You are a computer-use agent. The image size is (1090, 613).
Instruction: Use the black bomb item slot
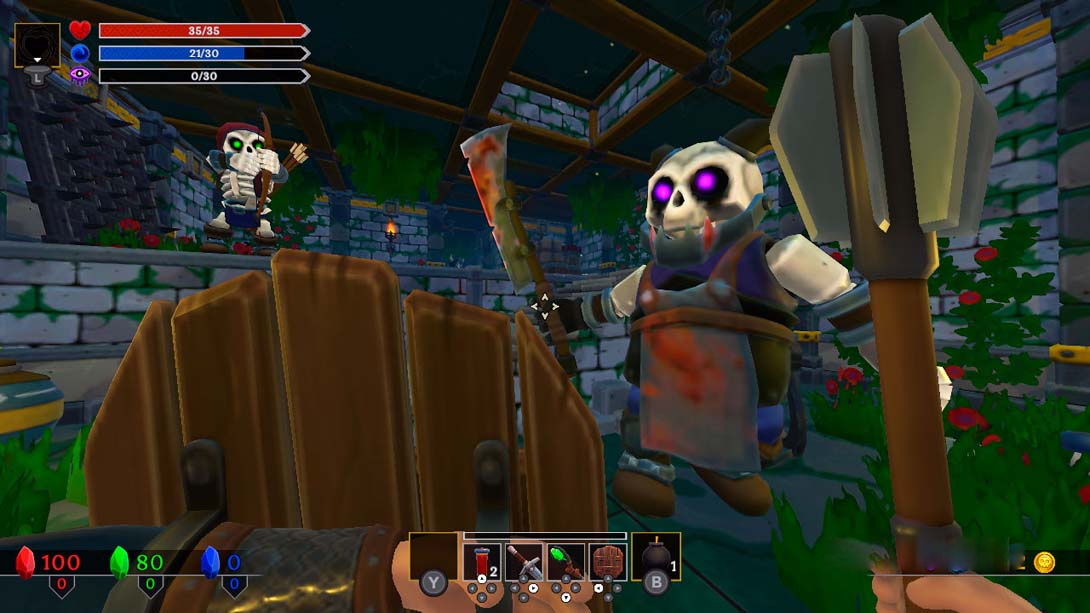(x=656, y=558)
